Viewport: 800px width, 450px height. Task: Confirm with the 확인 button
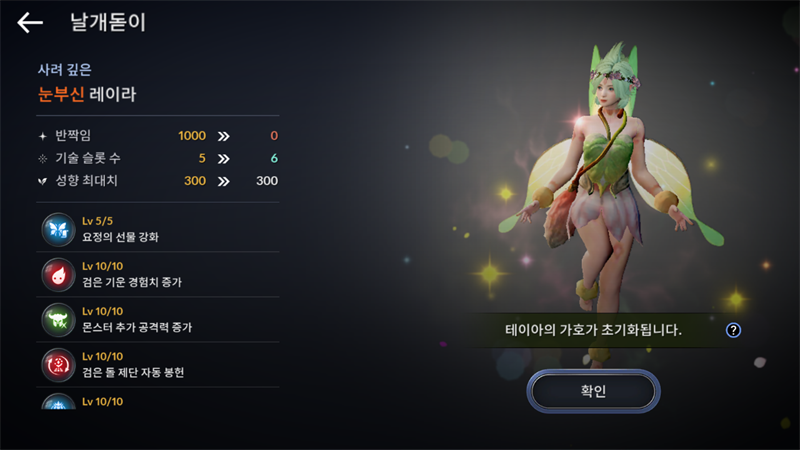(x=593, y=391)
